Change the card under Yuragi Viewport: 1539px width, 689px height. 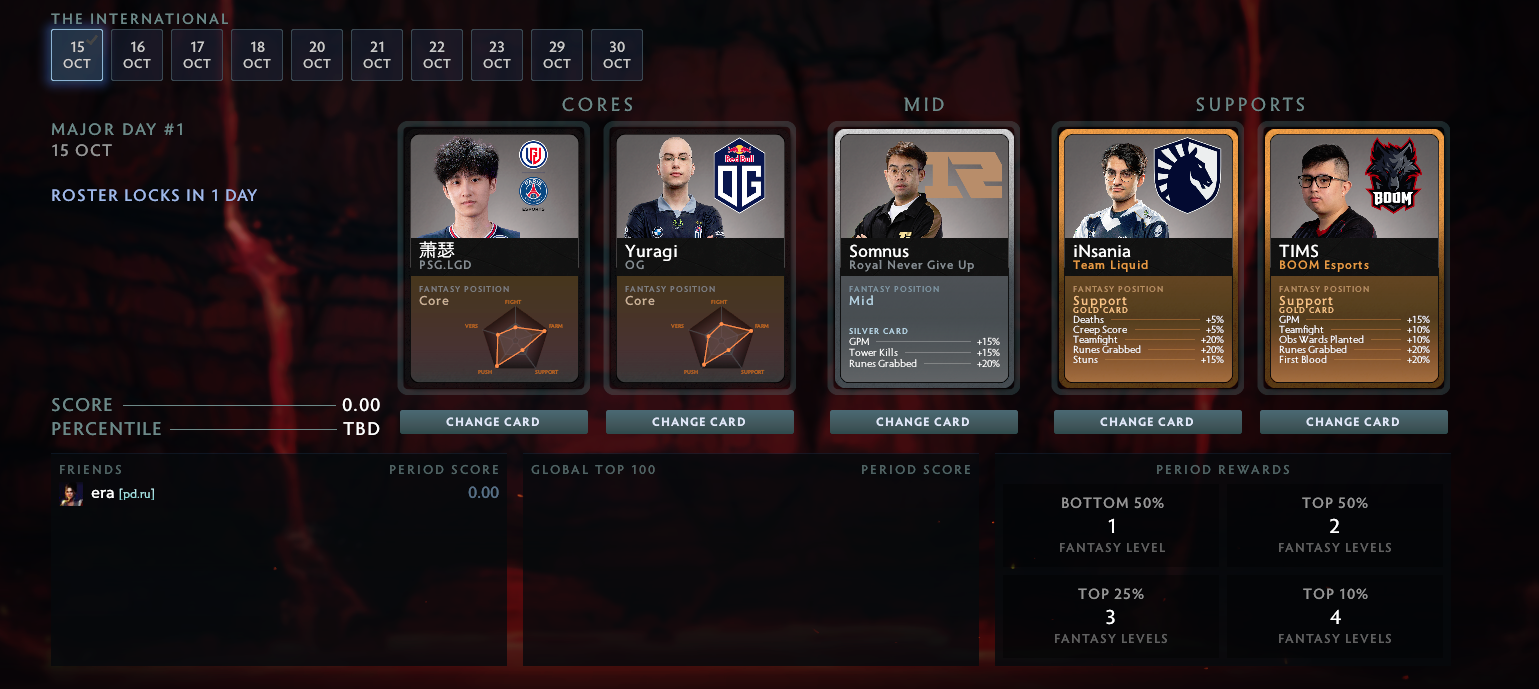click(700, 422)
